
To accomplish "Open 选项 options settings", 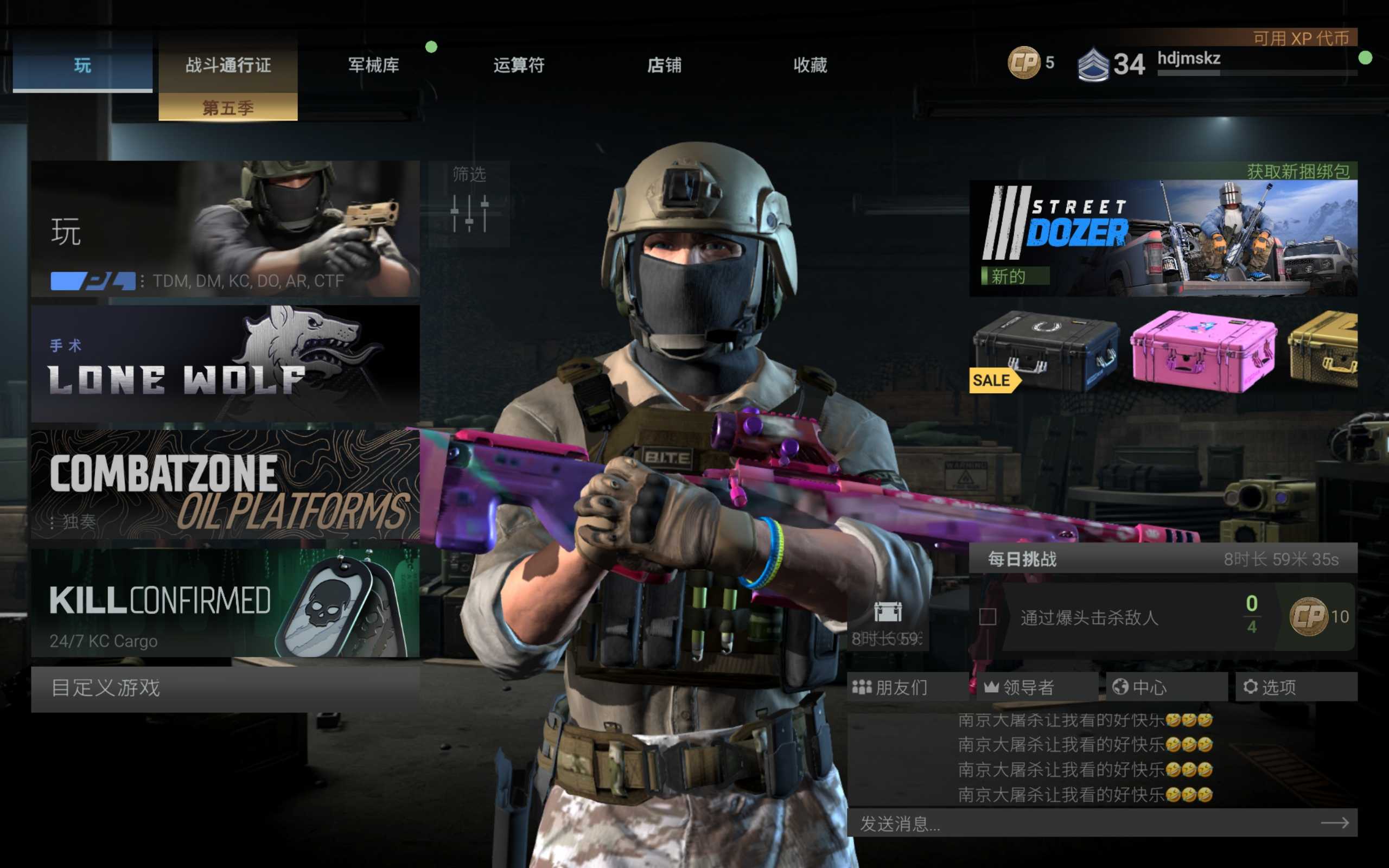I will (1295, 687).
